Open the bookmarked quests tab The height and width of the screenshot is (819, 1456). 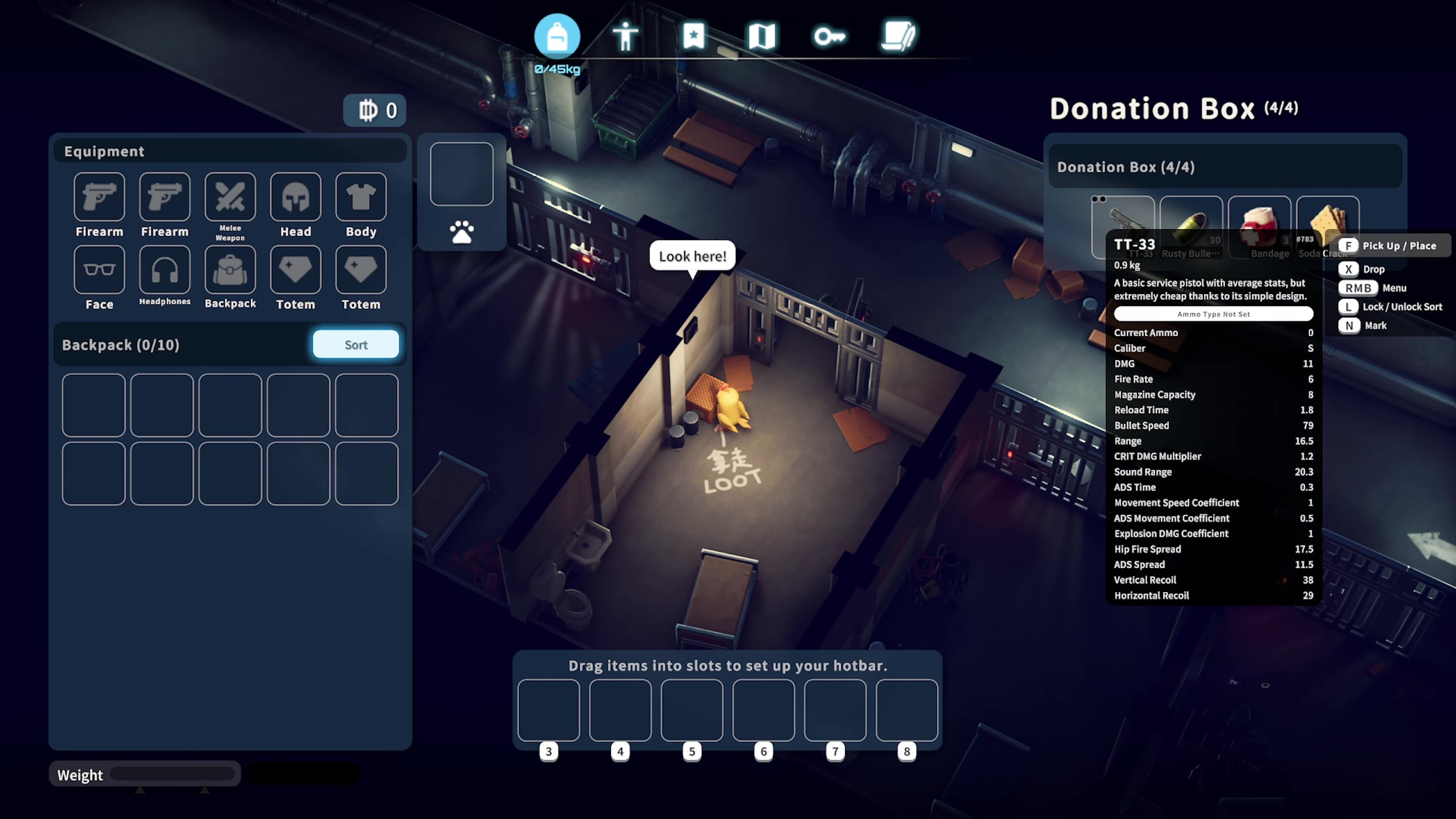[693, 36]
